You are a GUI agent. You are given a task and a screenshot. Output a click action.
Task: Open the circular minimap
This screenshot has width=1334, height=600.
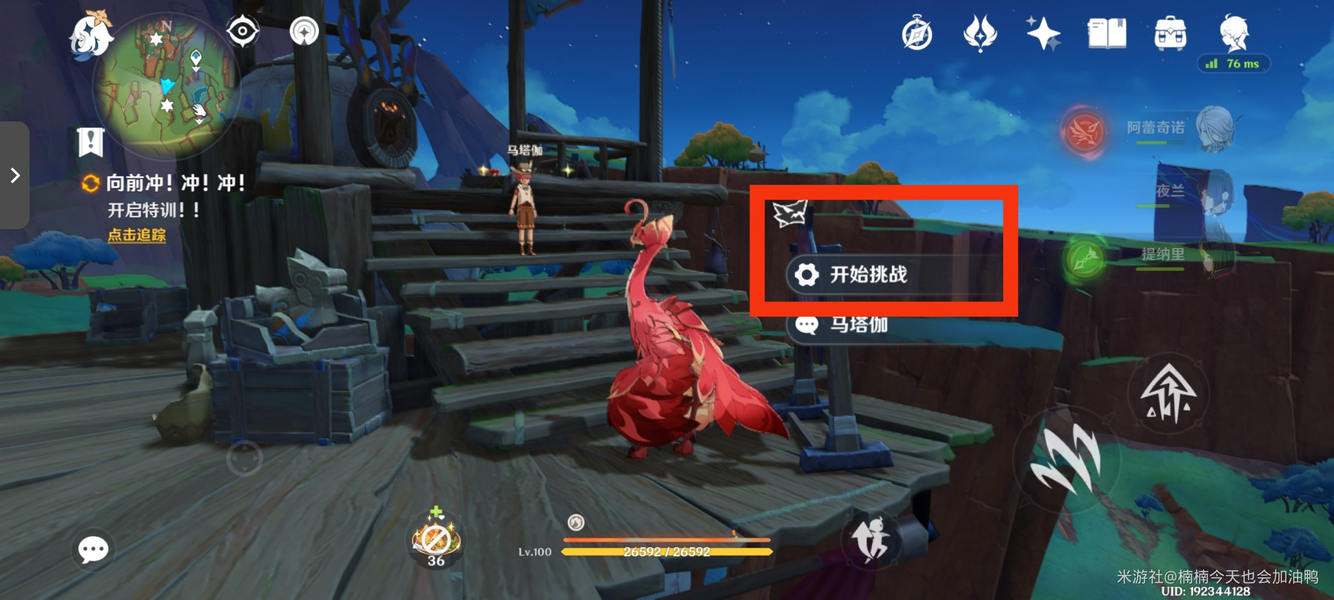[x=166, y=85]
